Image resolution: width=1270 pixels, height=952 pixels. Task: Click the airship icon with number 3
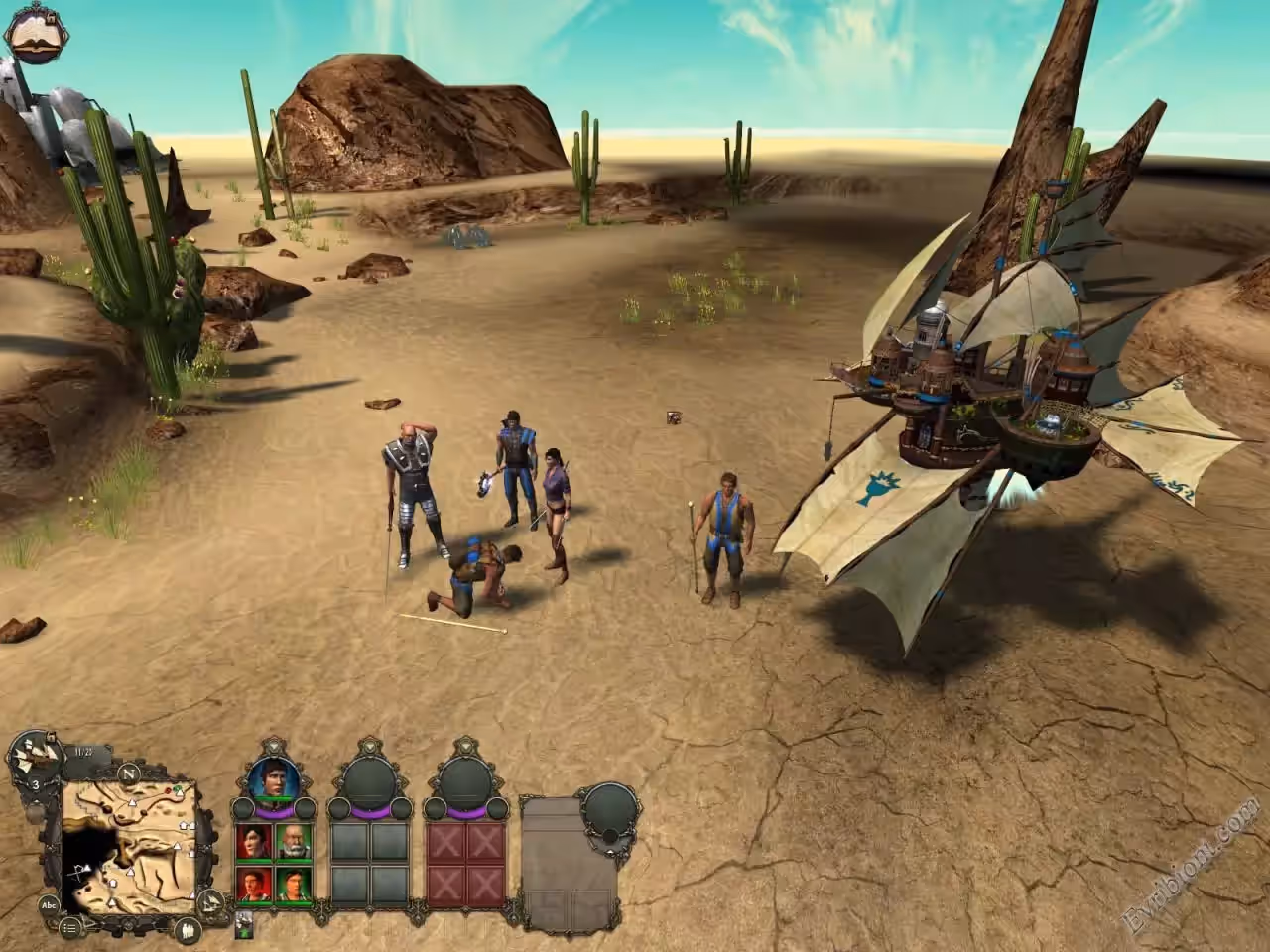click(x=34, y=766)
